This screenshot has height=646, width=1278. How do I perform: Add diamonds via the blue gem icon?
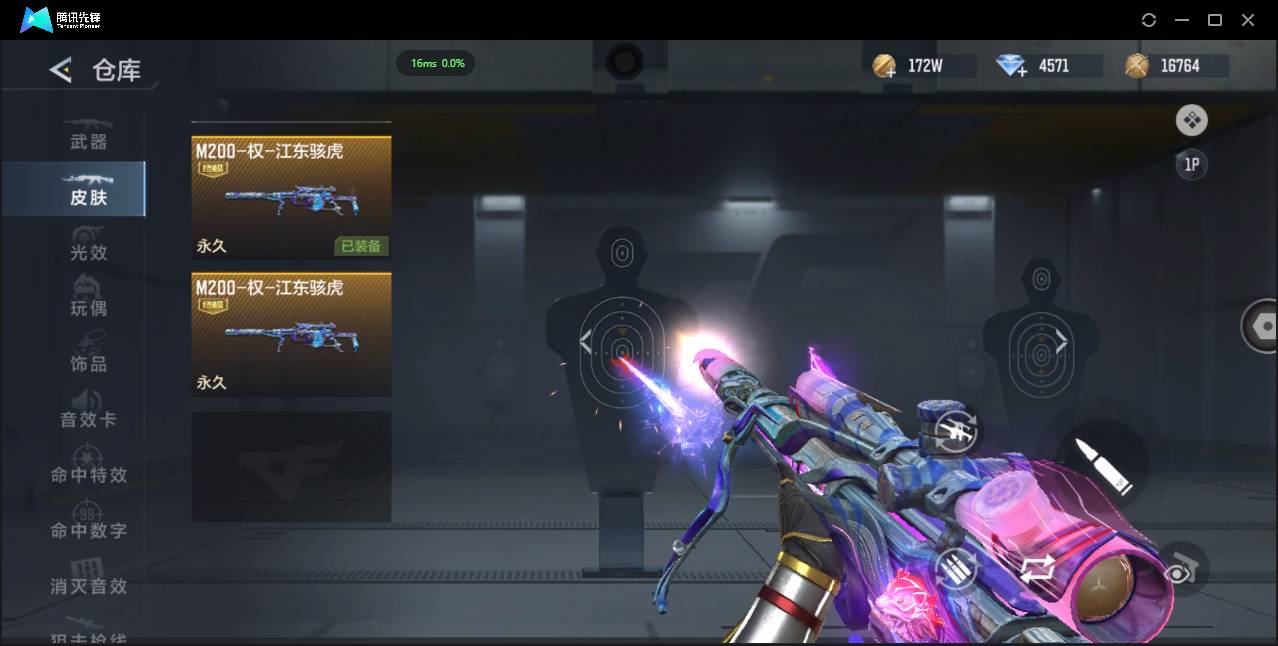1012,67
